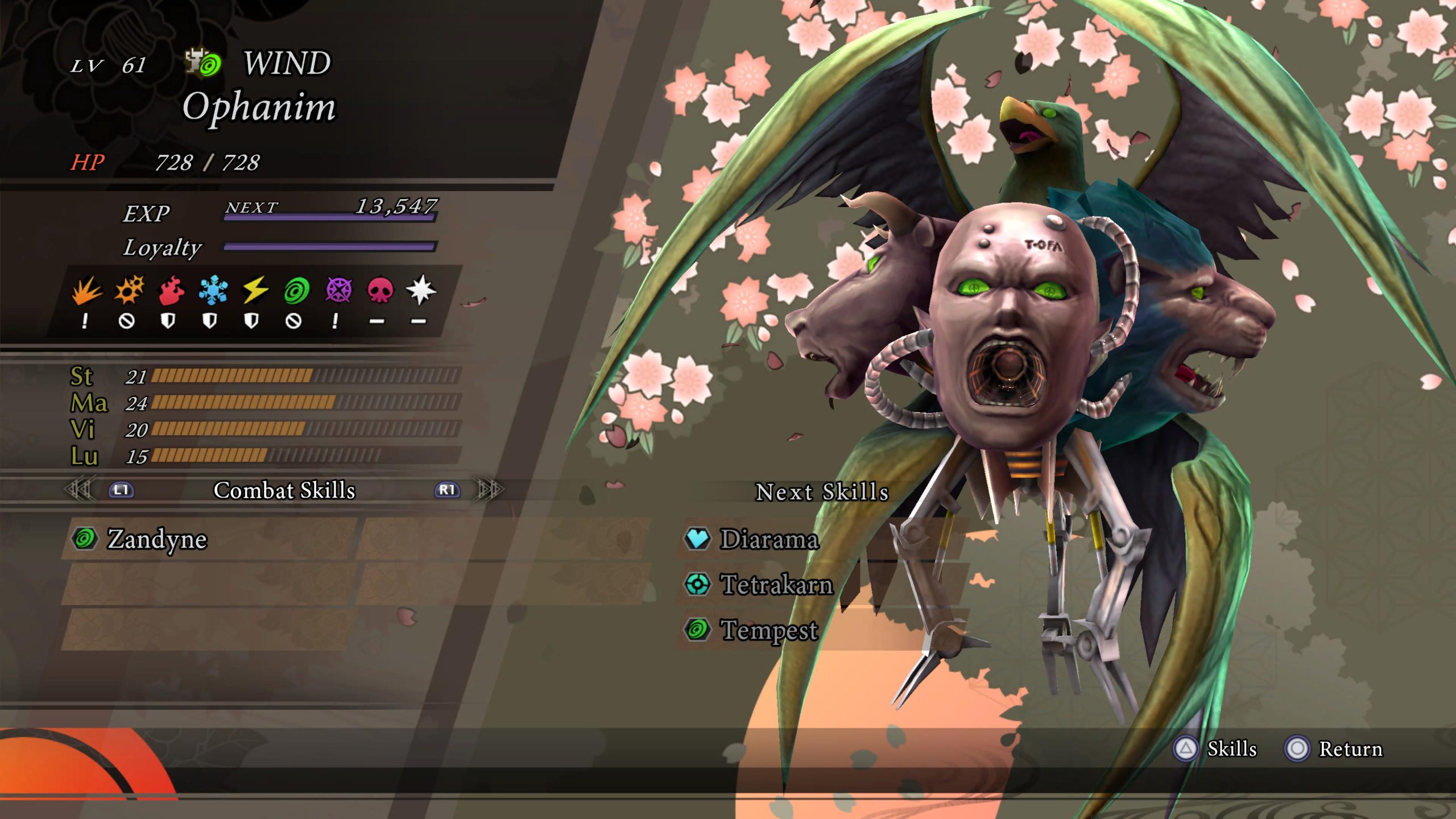Viewport: 1456px width, 819px height.
Task: Select the fire affinity icon
Action: pyautogui.click(x=171, y=291)
